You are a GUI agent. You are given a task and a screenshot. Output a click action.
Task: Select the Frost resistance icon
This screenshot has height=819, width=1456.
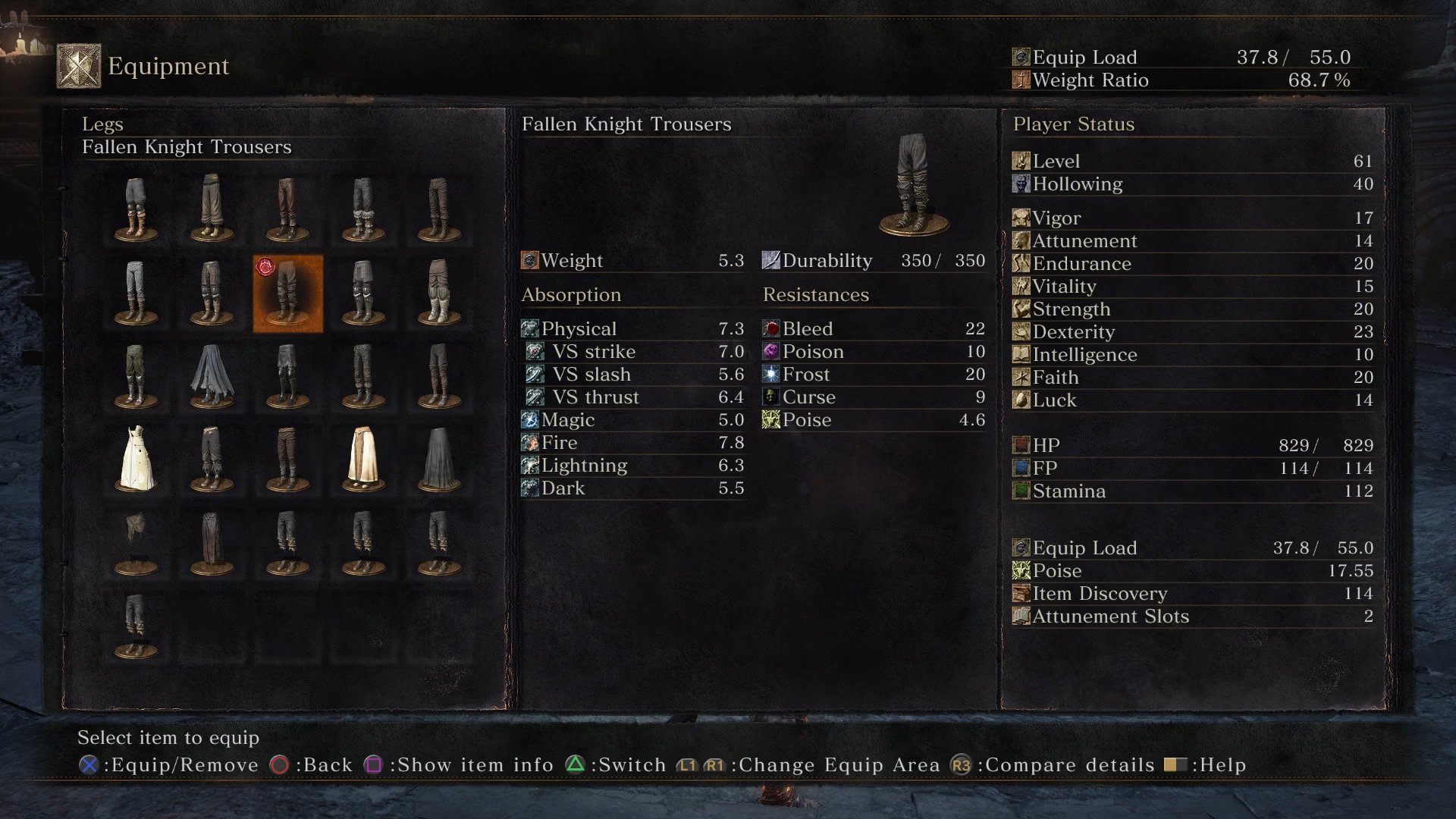point(771,374)
